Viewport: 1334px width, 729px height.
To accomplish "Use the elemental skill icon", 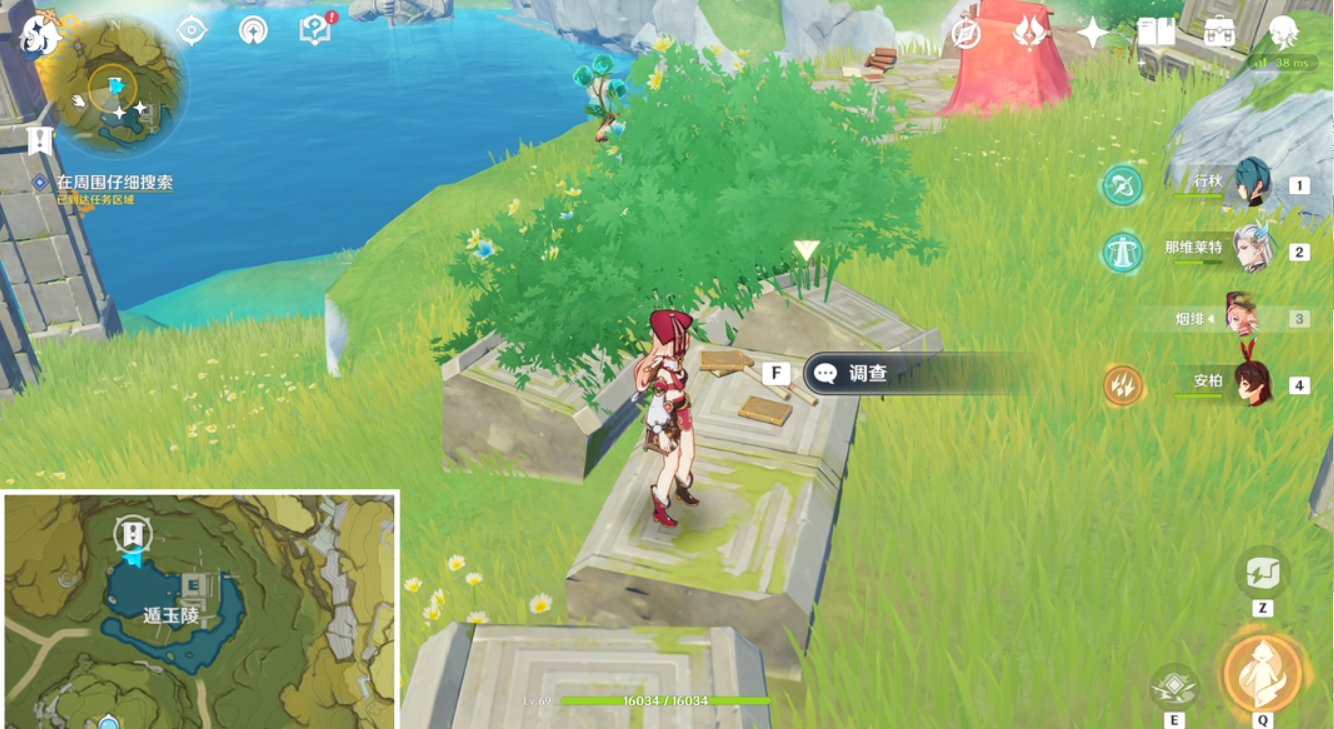I will pos(1174,686).
